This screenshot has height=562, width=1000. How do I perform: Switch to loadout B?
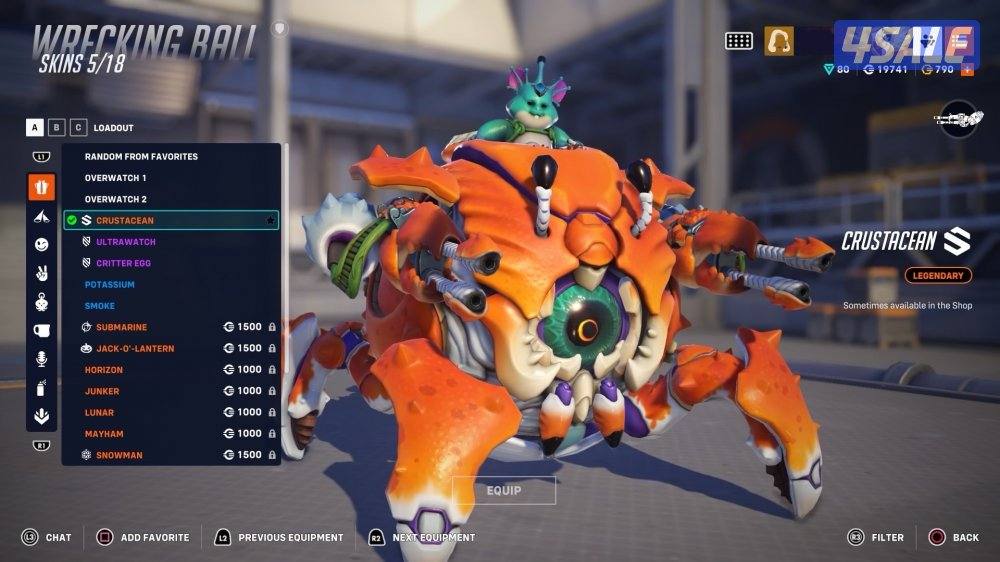(57, 128)
